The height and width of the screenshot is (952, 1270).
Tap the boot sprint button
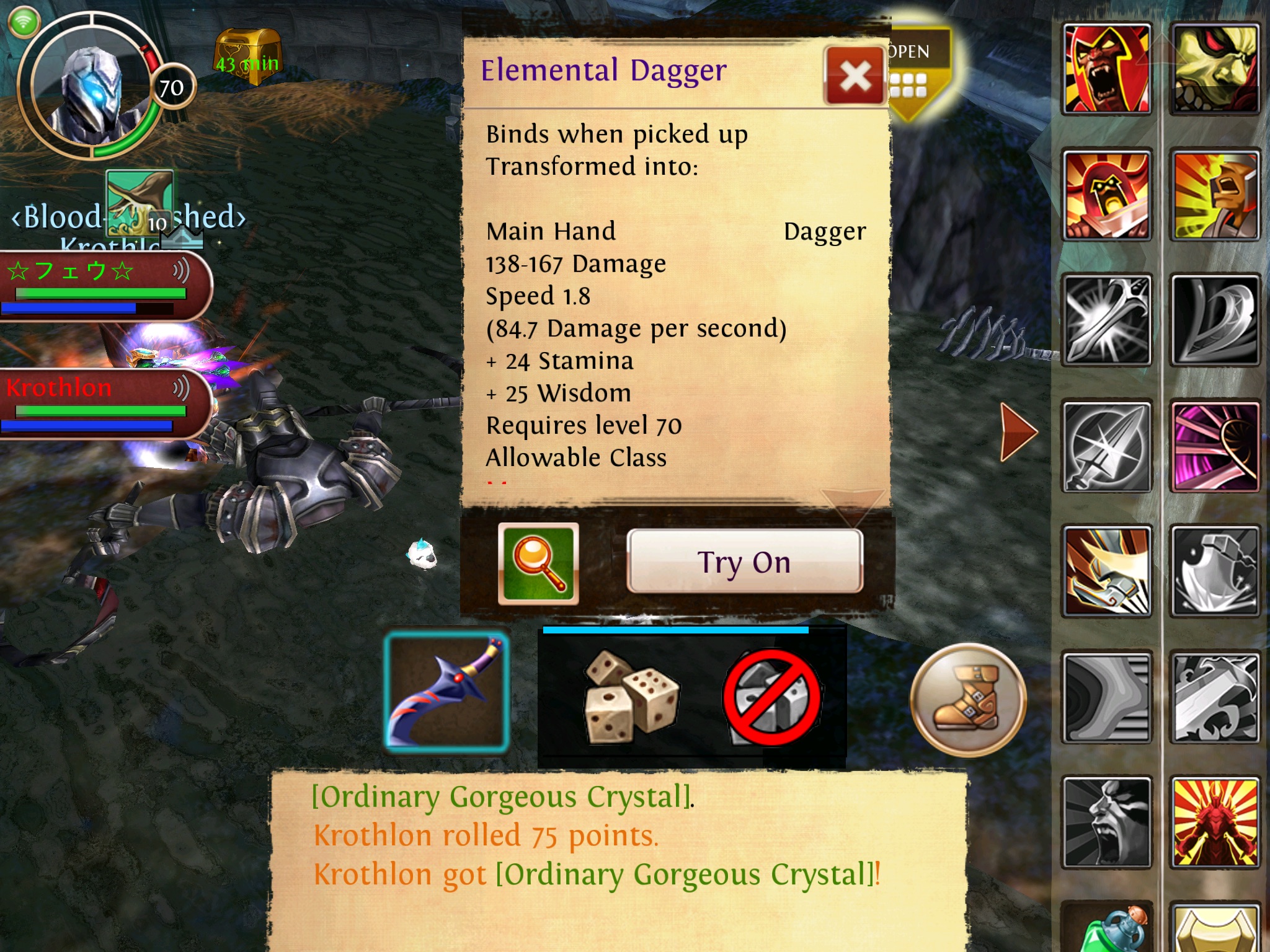(x=968, y=700)
